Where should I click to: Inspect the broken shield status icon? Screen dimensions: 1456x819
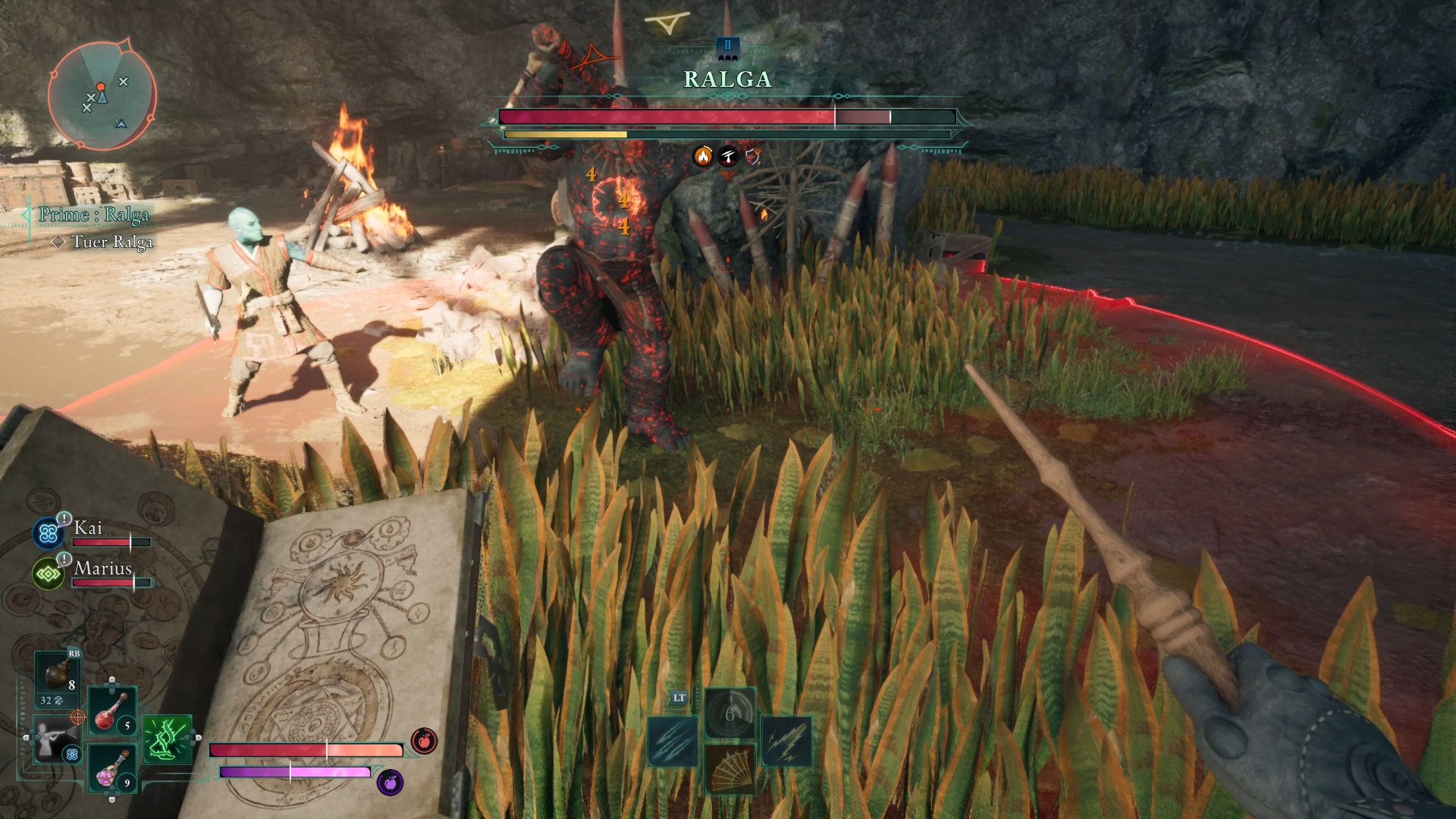[752, 156]
